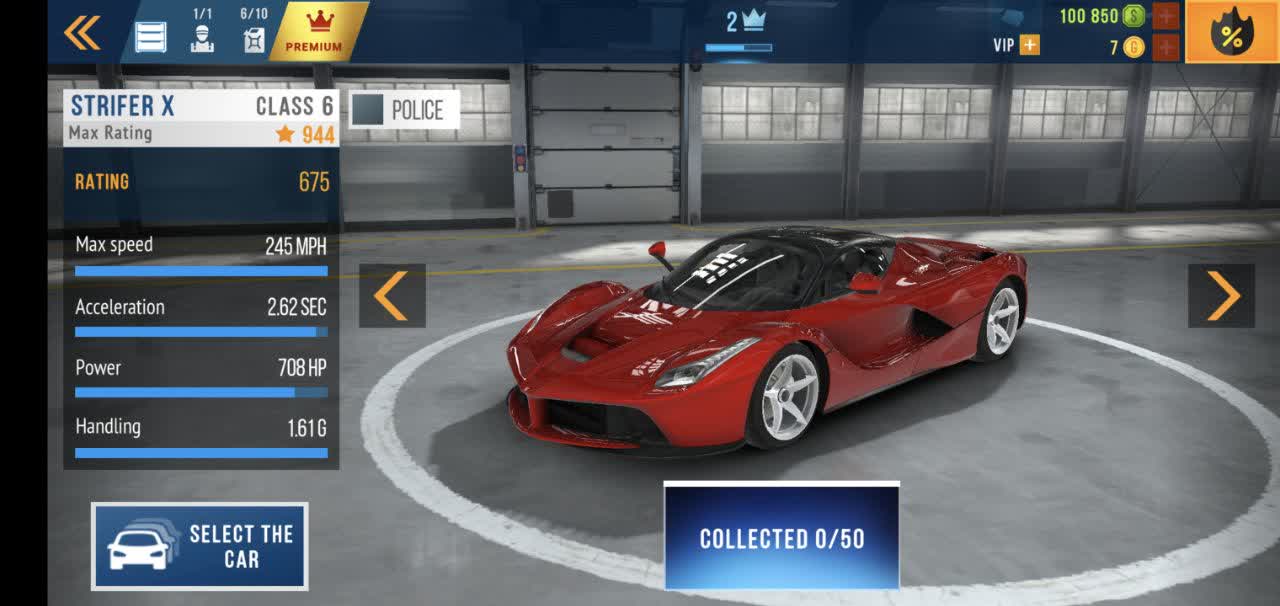Open the list menu icon
The height and width of the screenshot is (606, 1280).
151,37
